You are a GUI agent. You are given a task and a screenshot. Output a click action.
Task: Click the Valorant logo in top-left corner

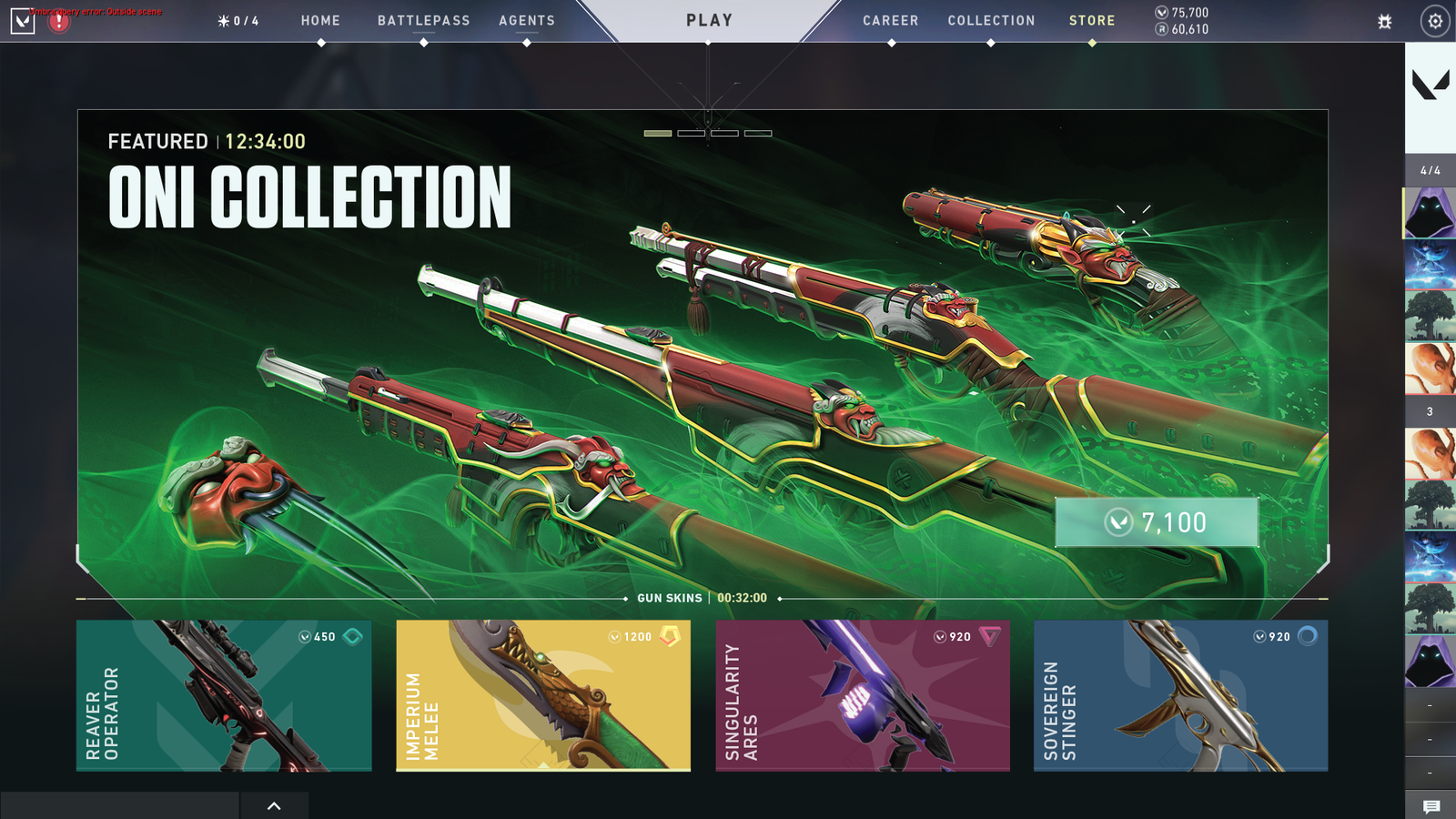23,21
